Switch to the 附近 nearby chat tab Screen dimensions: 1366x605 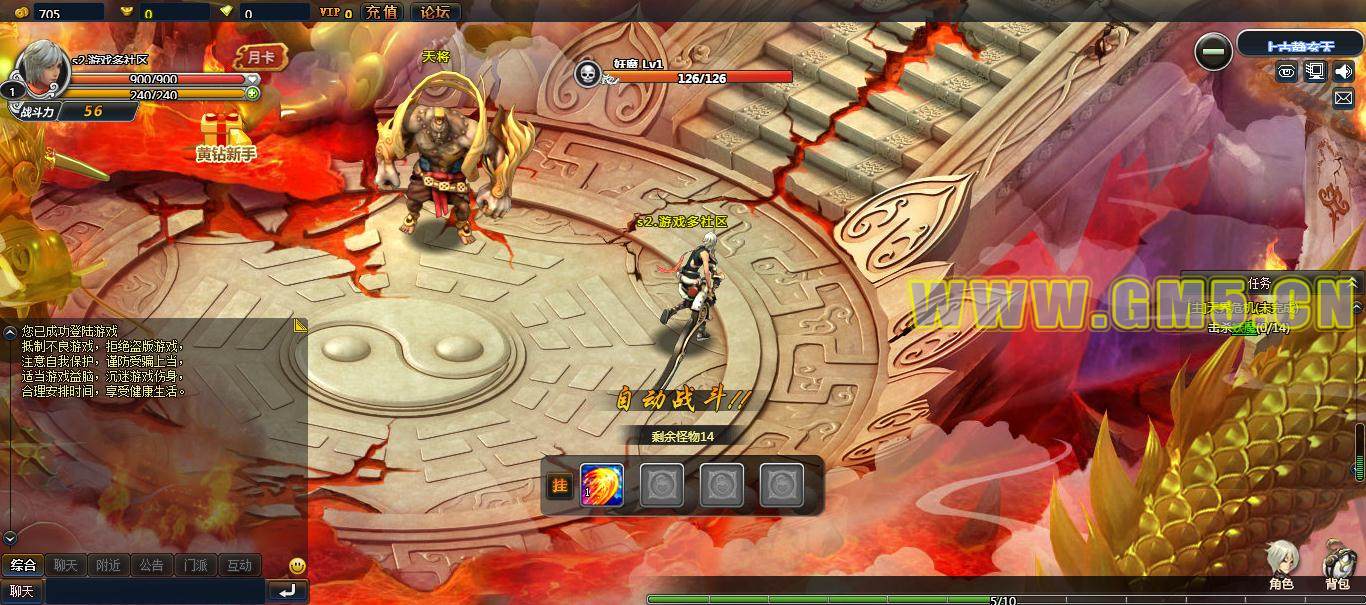(108, 565)
